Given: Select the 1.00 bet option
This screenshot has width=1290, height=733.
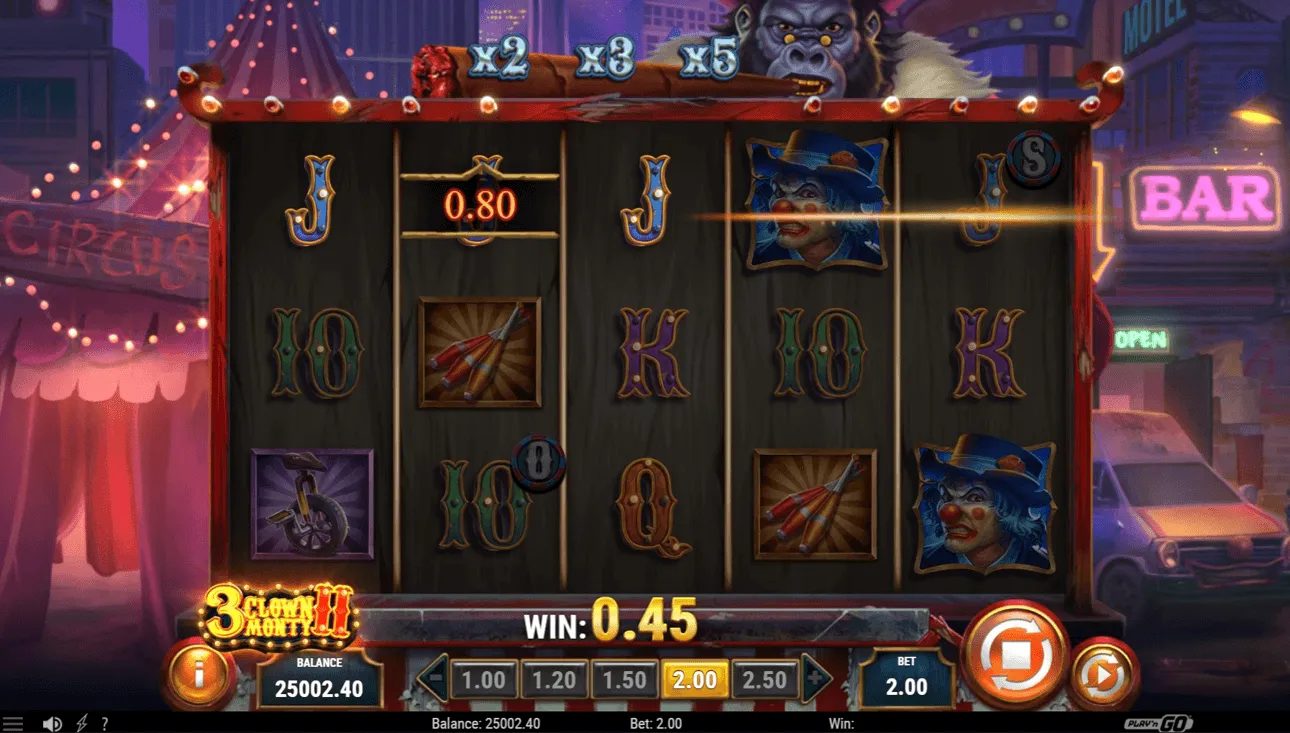Looking at the screenshot, I should coord(484,678).
